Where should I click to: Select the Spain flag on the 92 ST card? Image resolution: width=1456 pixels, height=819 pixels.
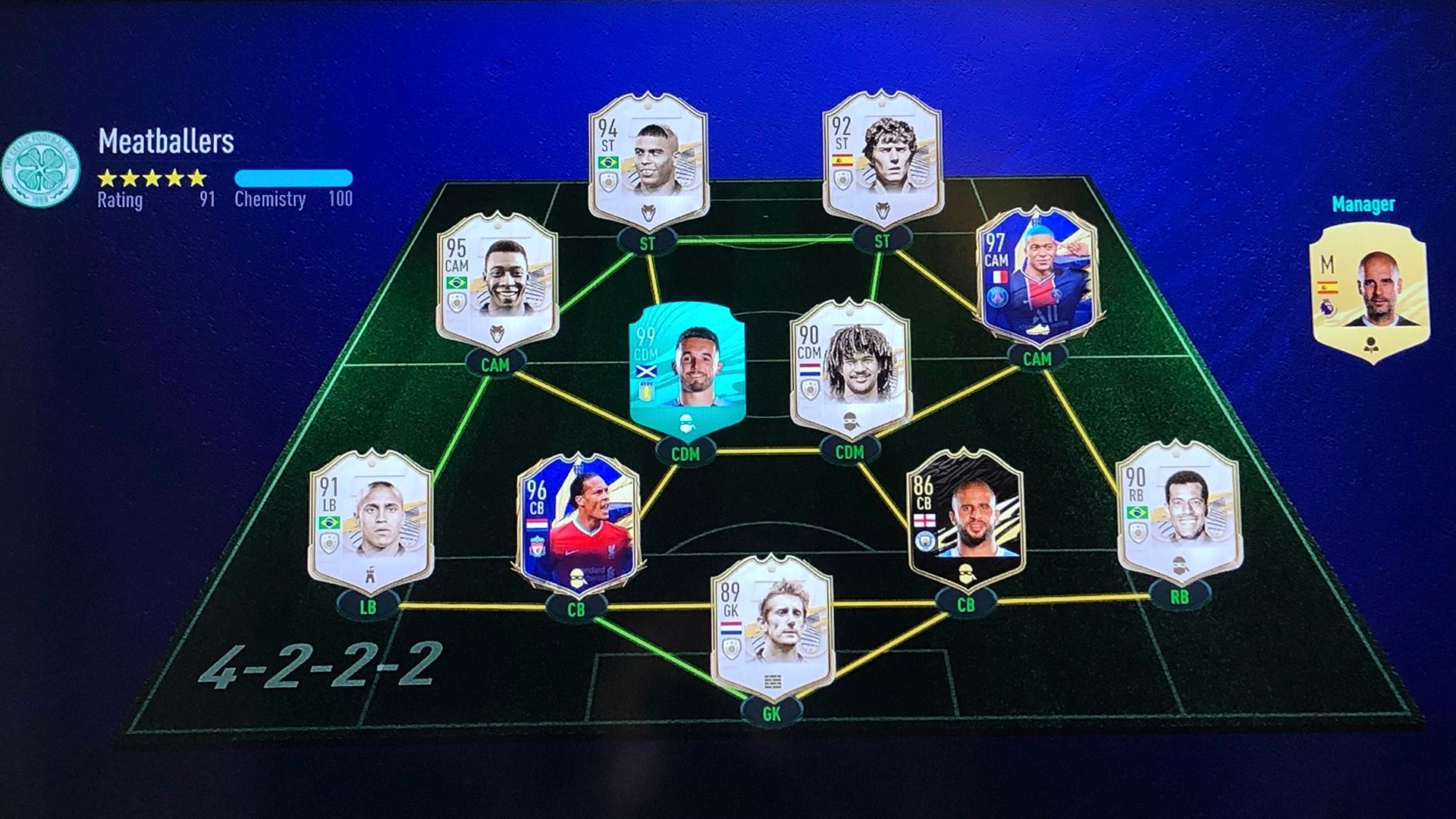(842, 161)
